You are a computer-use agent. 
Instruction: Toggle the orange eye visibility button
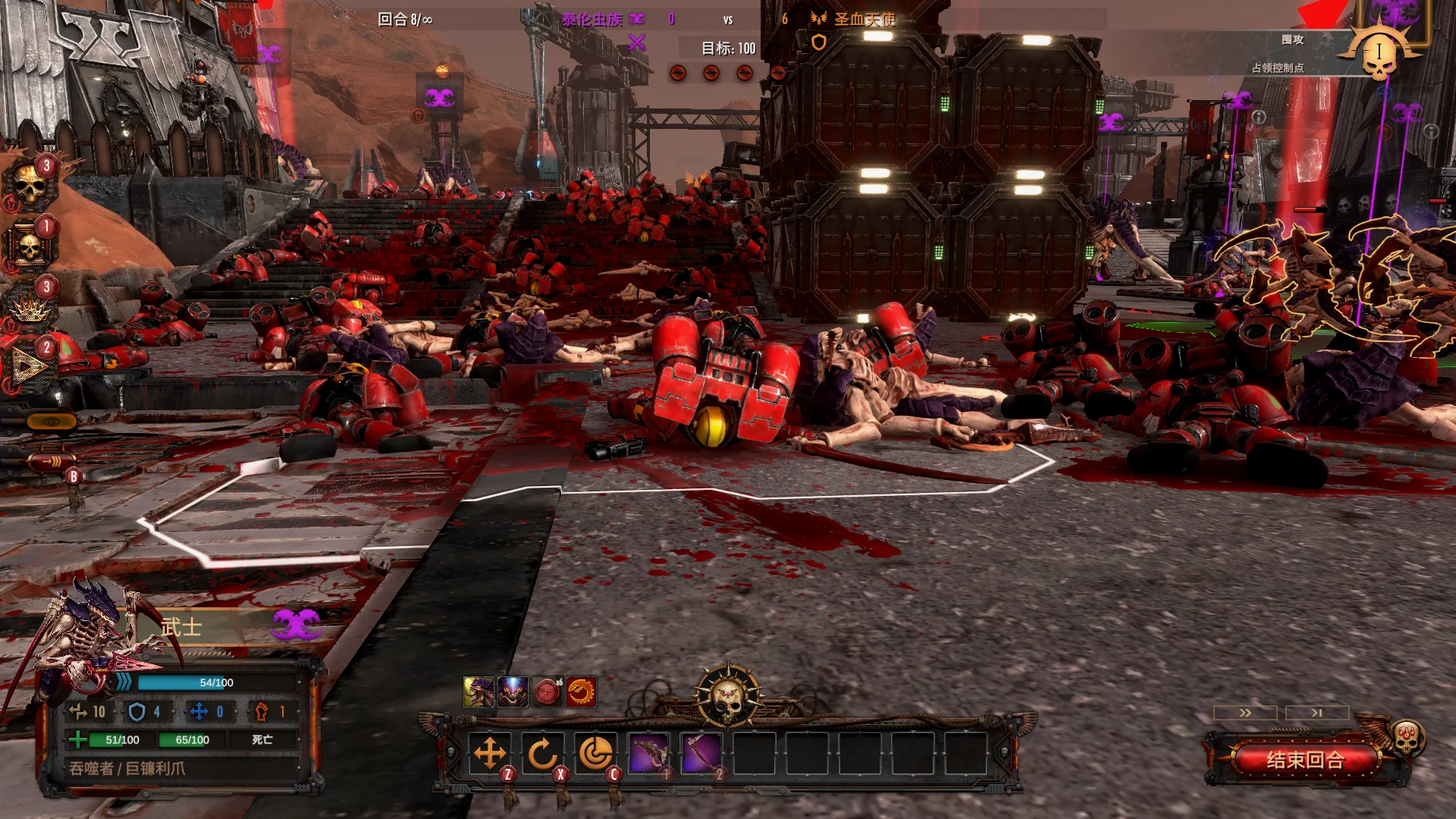point(52,421)
